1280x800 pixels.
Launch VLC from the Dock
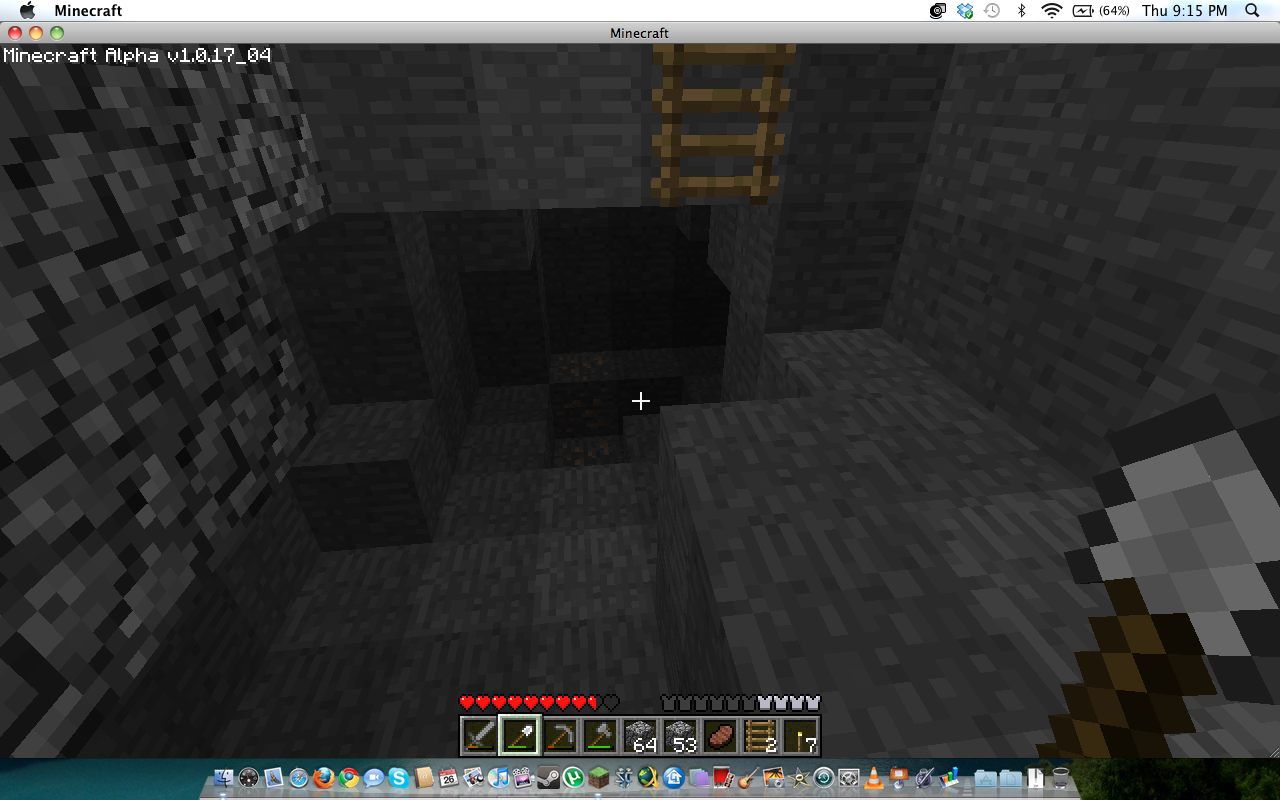tap(875, 776)
